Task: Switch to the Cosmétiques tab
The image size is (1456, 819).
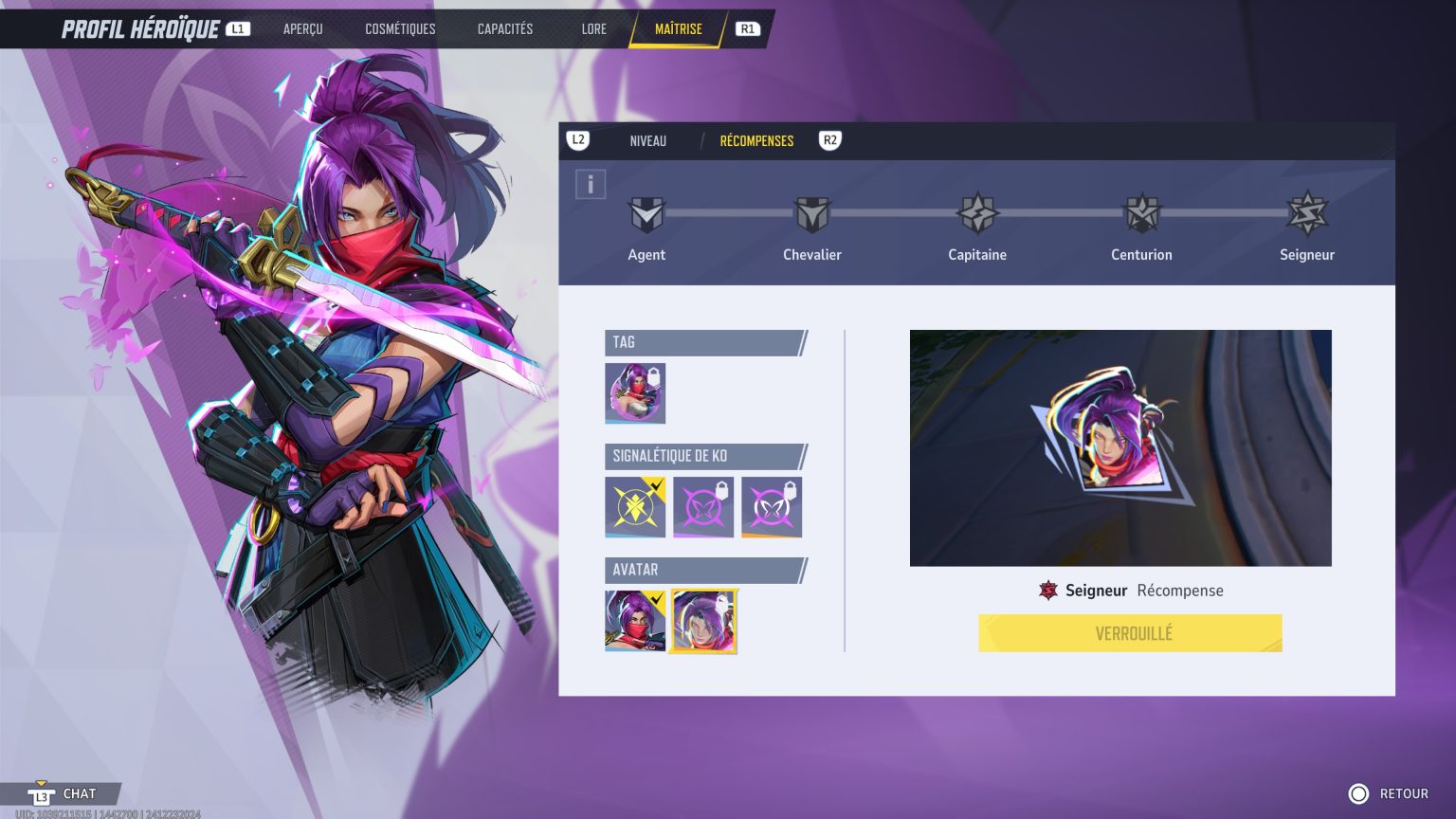Action: tap(401, 28)
